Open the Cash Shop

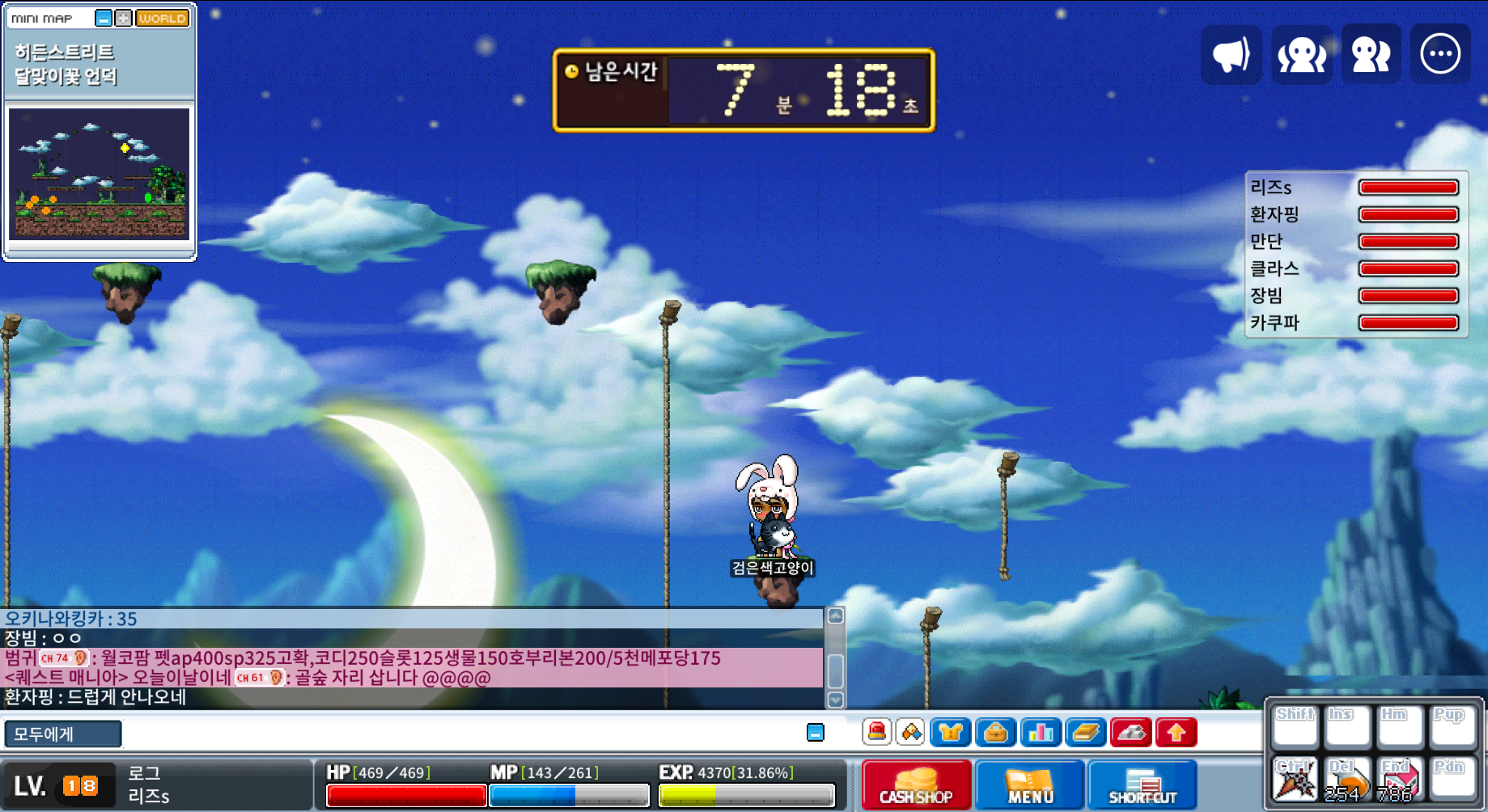point(916,785)
